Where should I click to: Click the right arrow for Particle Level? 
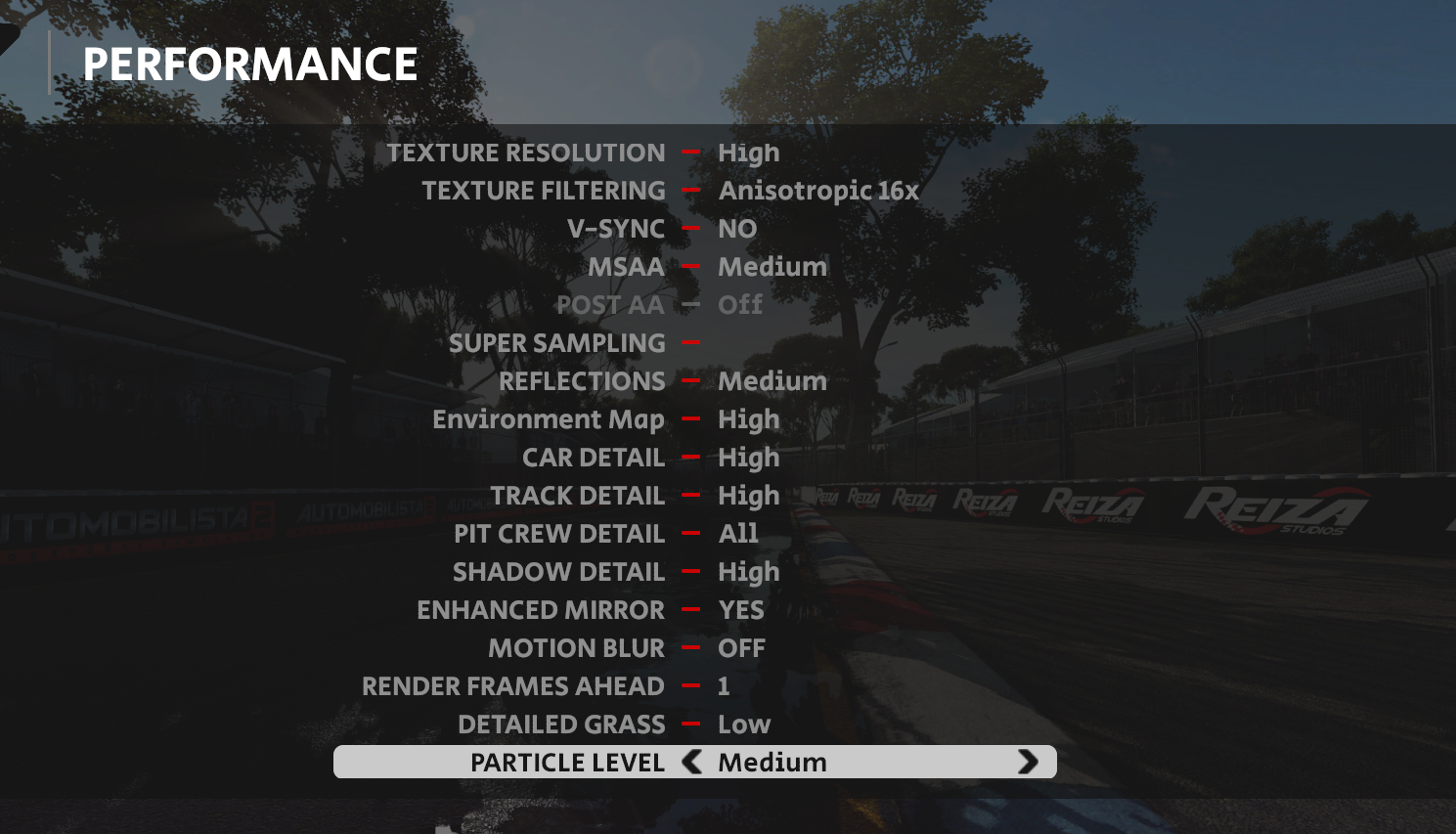click(x=1028, y=762)
